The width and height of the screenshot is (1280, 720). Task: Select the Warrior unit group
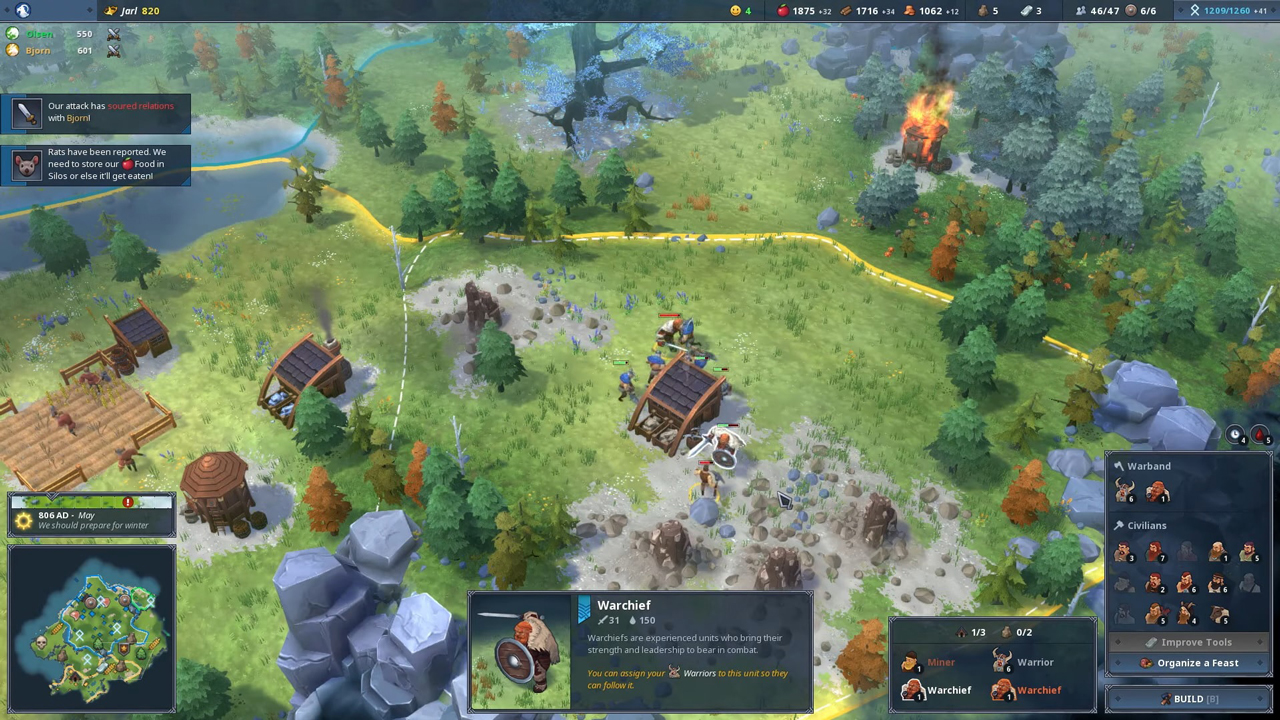click(x=1023, y=662)
